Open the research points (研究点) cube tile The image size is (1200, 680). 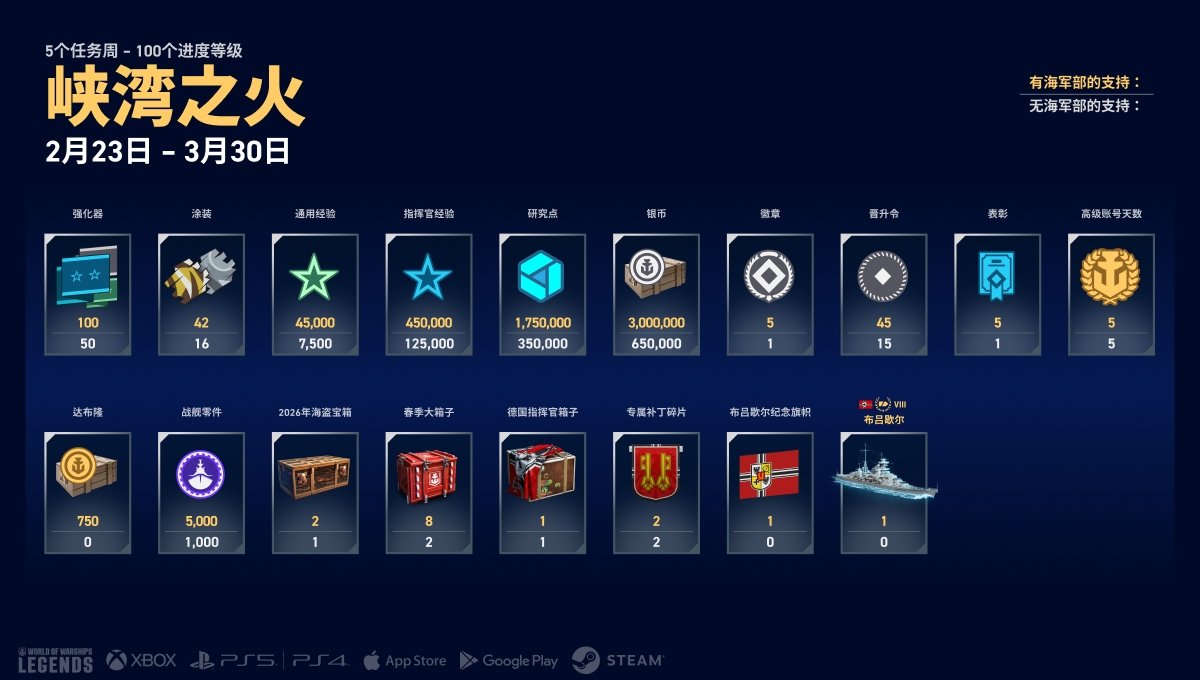pos(543,294)
